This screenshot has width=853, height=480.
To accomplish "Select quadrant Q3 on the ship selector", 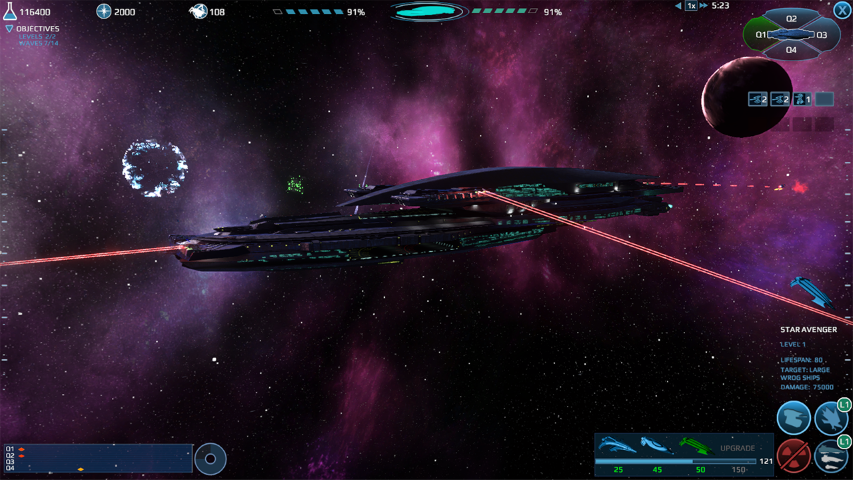I will 822,35.
